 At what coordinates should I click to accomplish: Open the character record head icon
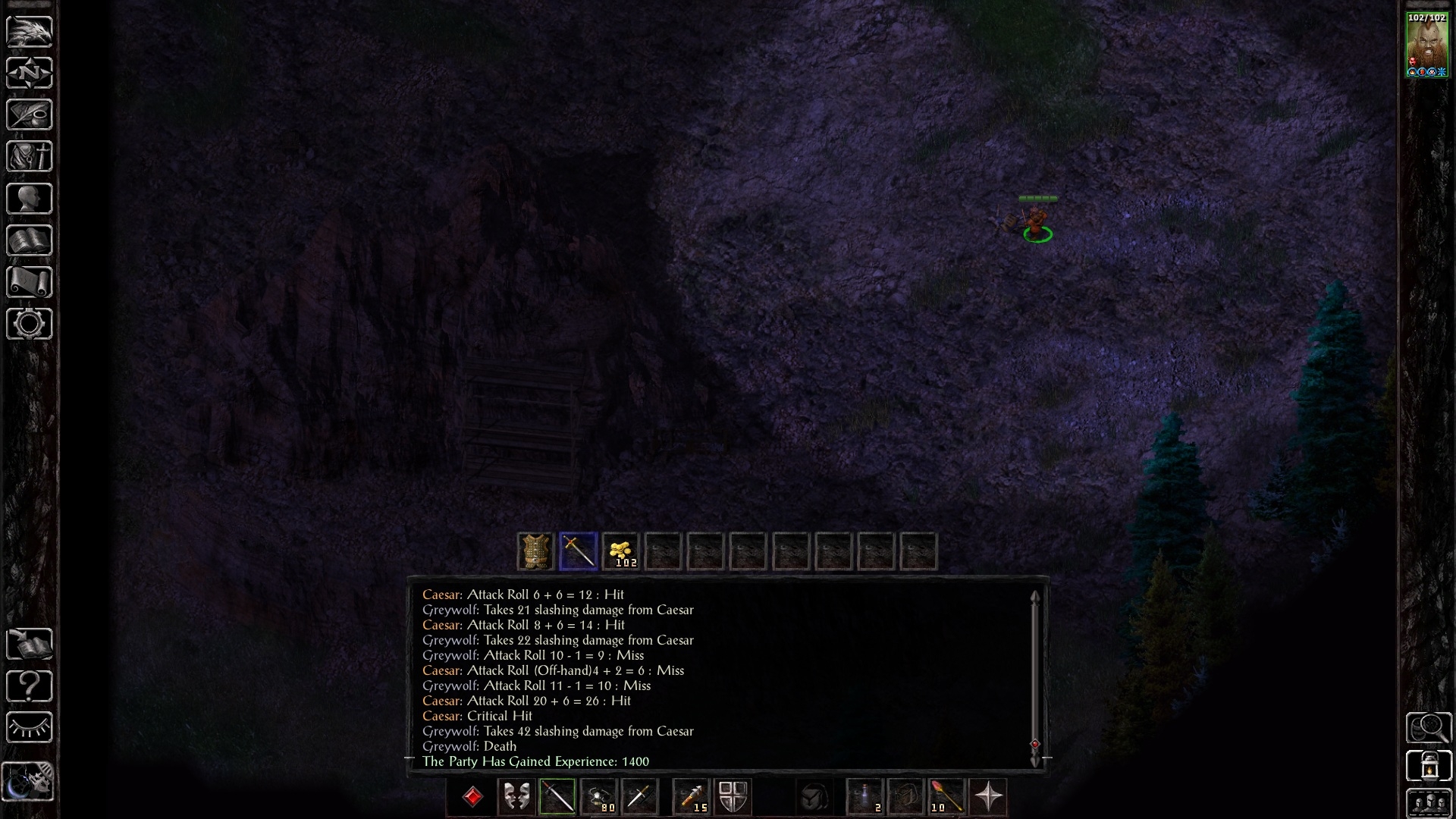[30, 199]
